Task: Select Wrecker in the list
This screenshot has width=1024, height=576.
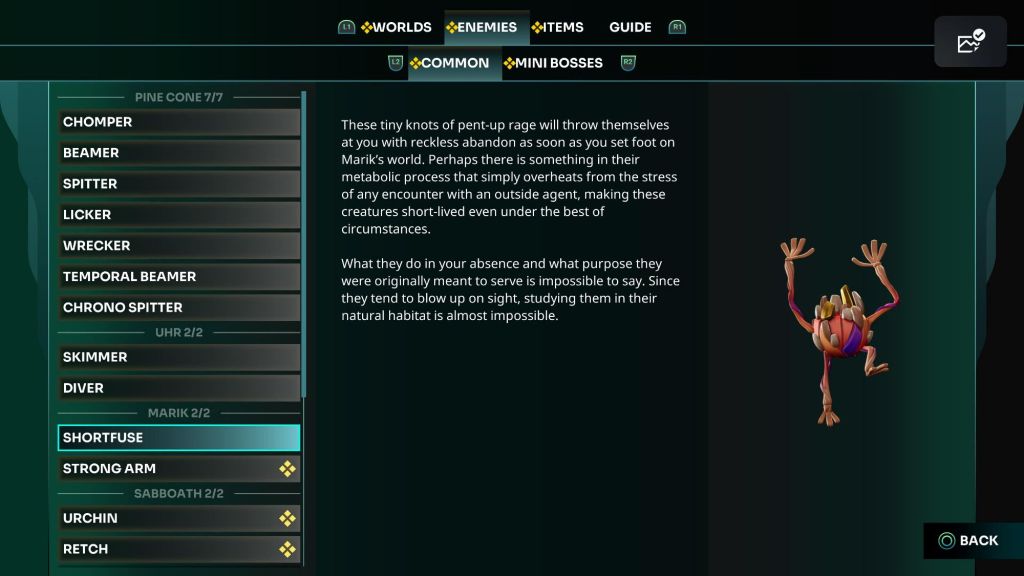Action: 179,246
